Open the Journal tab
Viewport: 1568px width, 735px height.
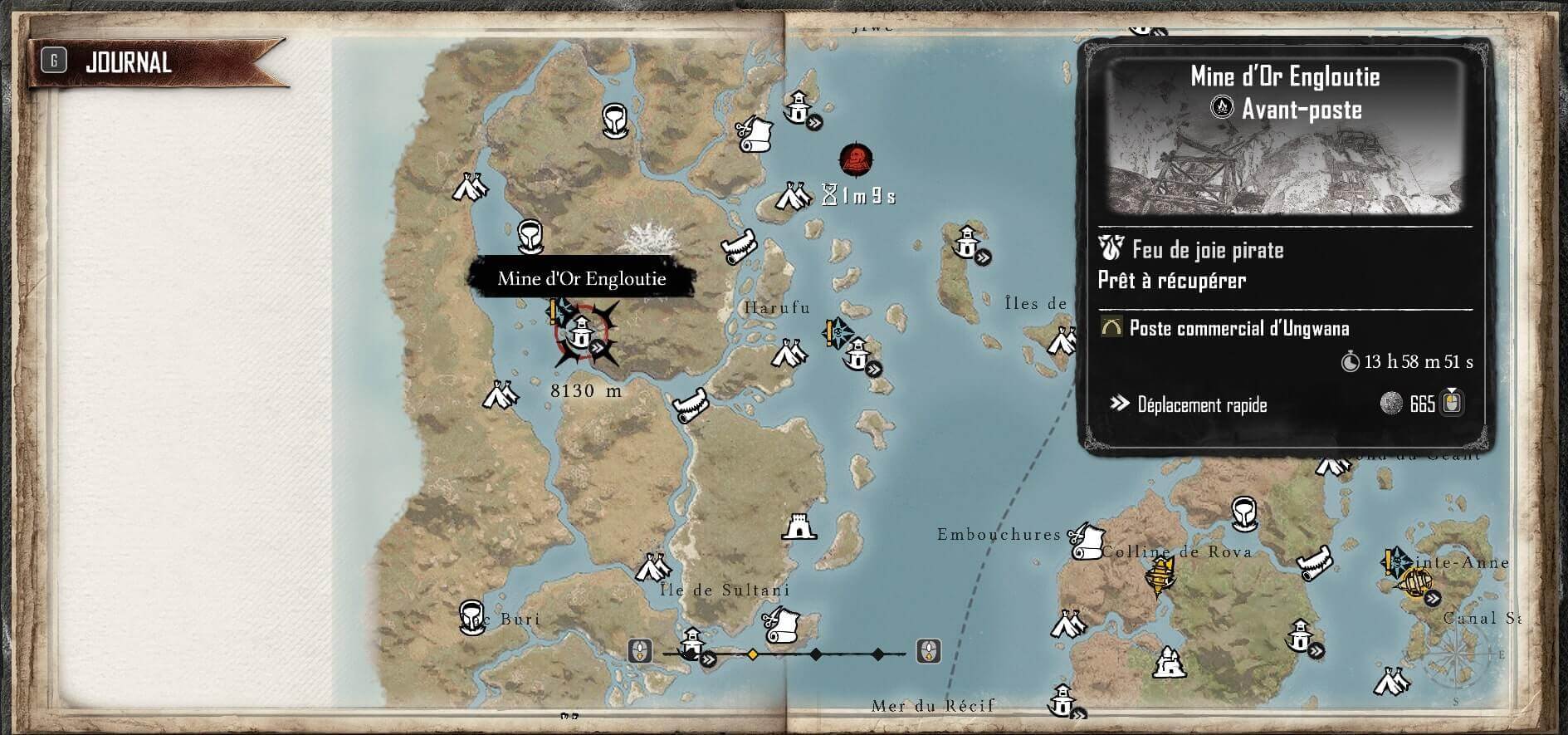click(129, 63)
